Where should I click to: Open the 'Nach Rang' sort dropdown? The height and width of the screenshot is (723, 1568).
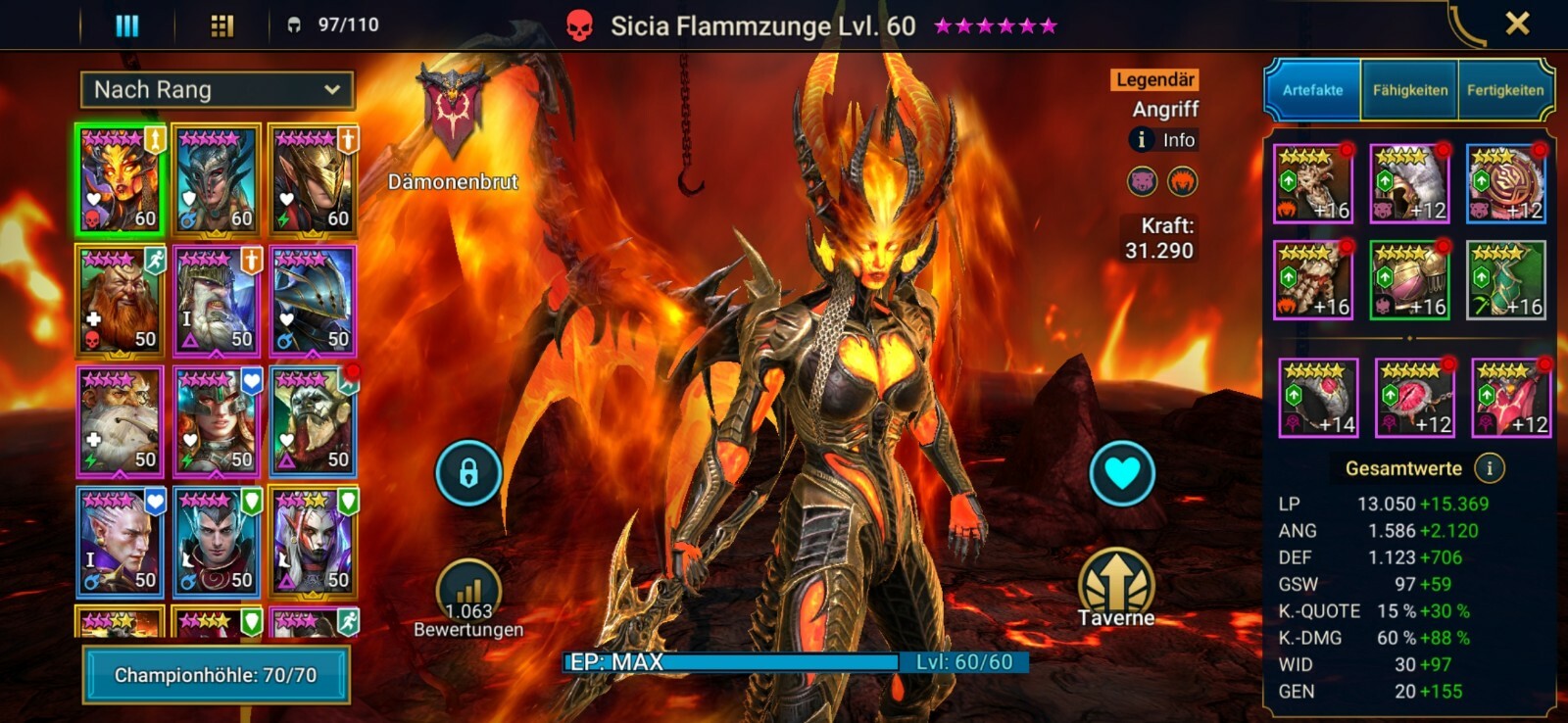pyautogui.click(x=217, y=90)
